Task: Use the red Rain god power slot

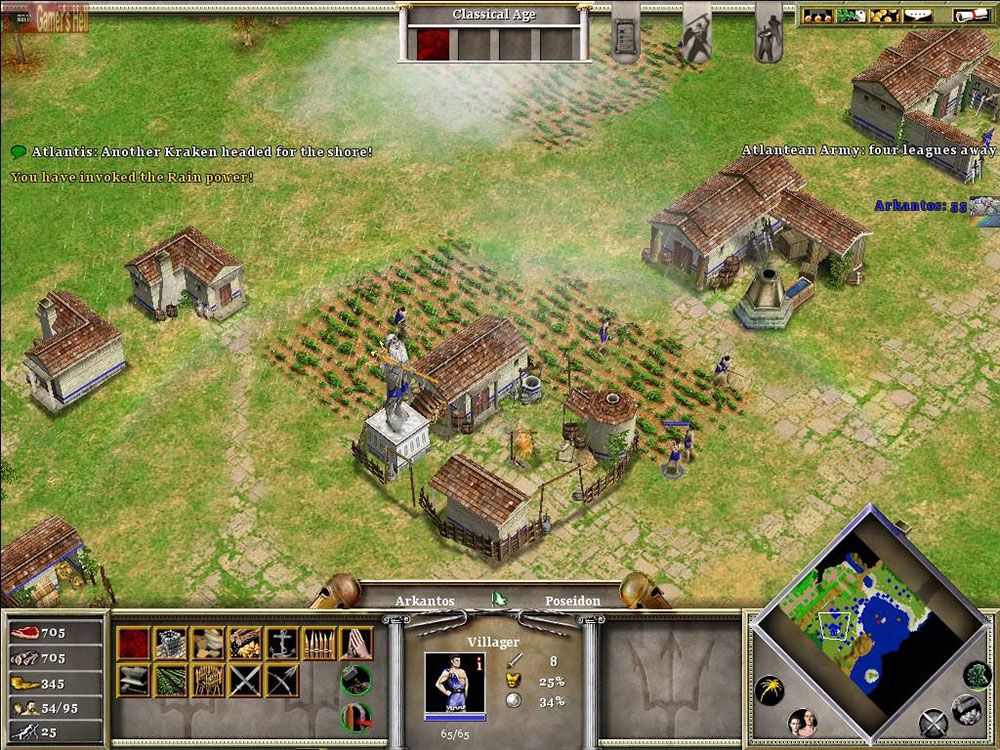Action: [434, 44]
